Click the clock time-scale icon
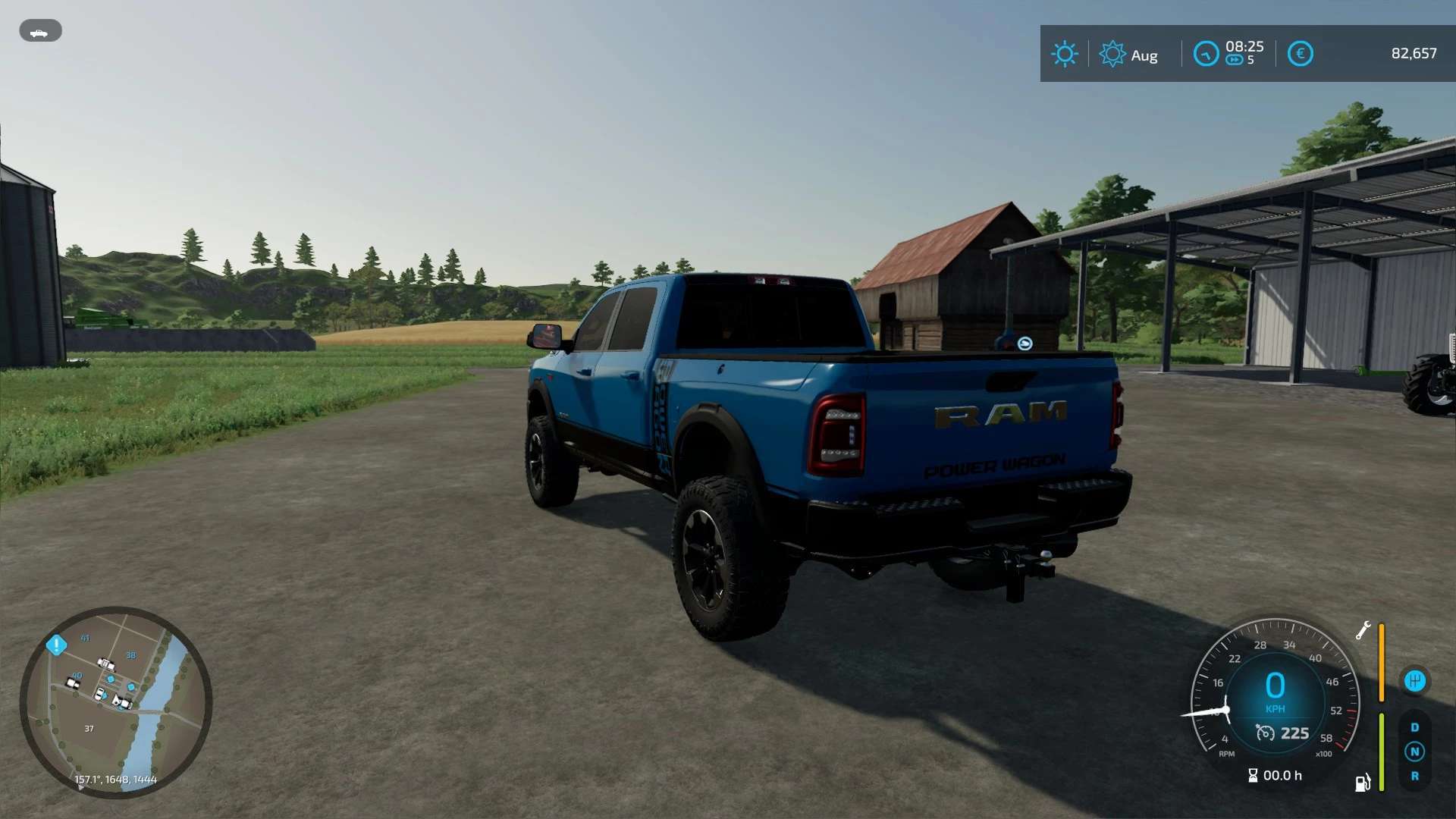 coord(1206,54)
